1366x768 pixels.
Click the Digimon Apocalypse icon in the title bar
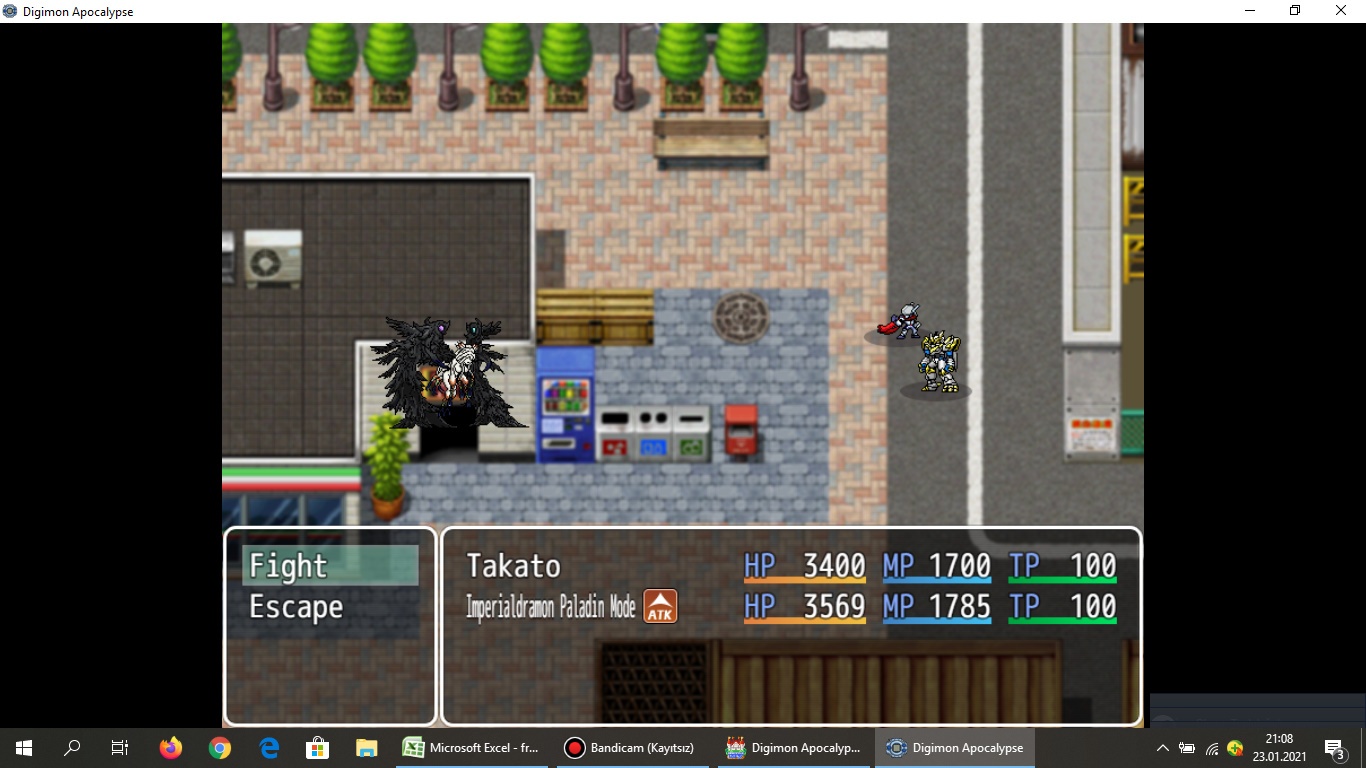pos(10,11)
